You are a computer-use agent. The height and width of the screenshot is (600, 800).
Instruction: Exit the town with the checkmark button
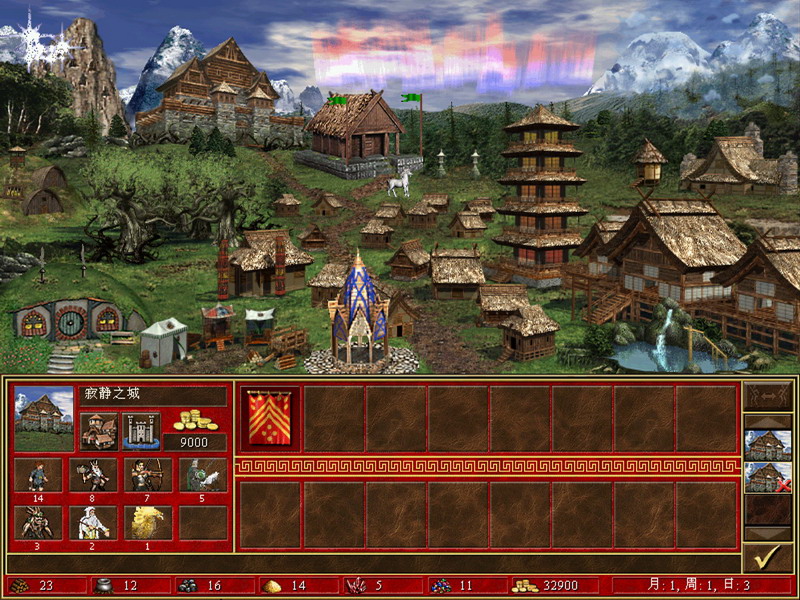click(x=767, y=558)
